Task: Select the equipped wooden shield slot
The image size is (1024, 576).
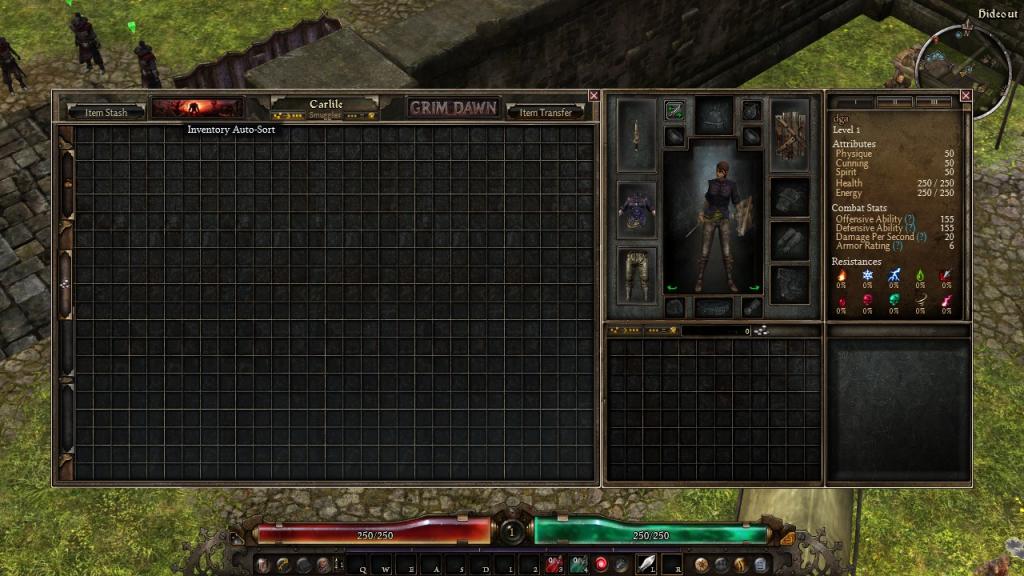Action: click(x=789, y=132)
